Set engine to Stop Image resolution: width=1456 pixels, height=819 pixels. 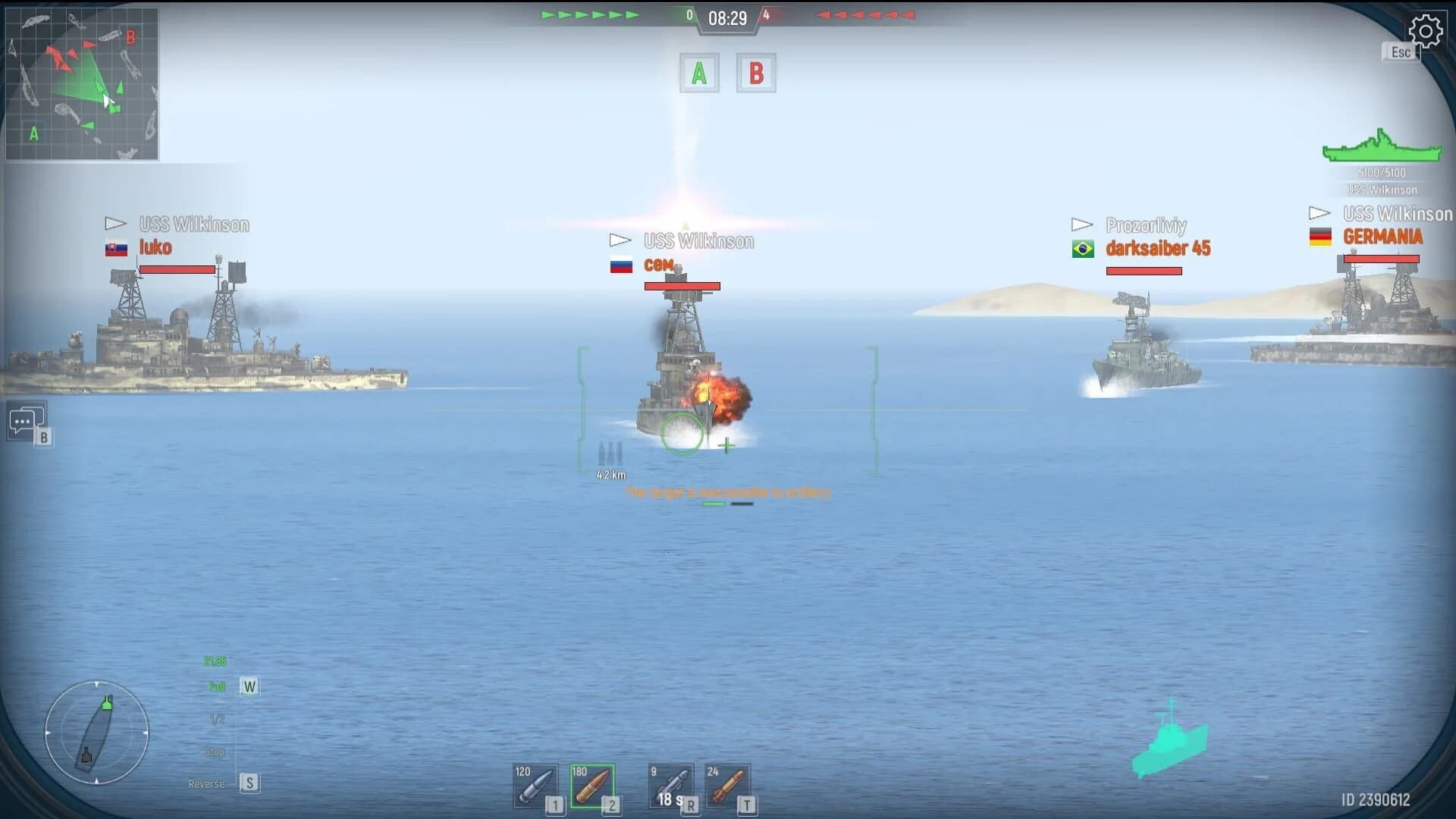(215, 752)
